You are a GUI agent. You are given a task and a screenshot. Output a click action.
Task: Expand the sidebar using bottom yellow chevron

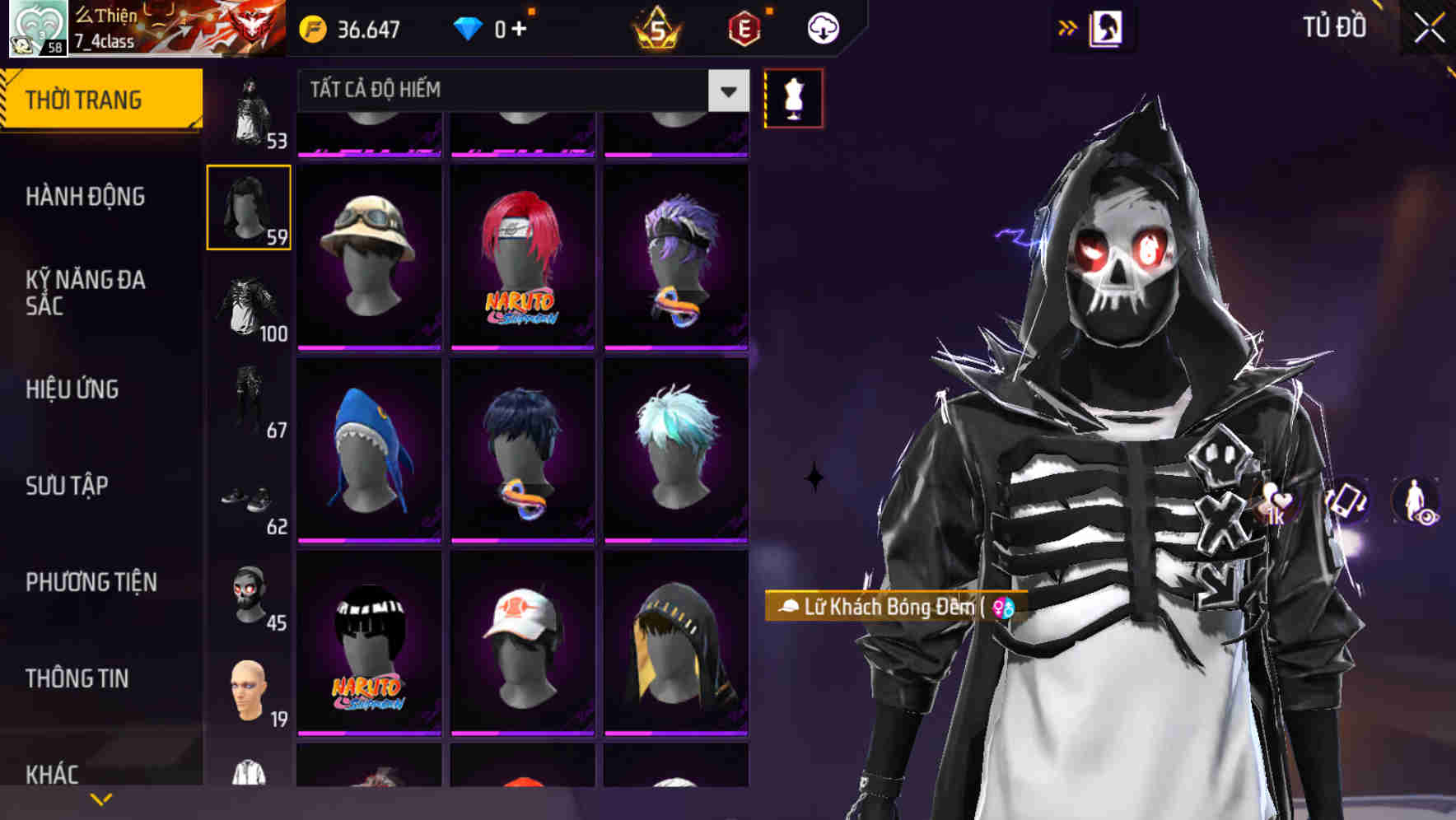100,798
